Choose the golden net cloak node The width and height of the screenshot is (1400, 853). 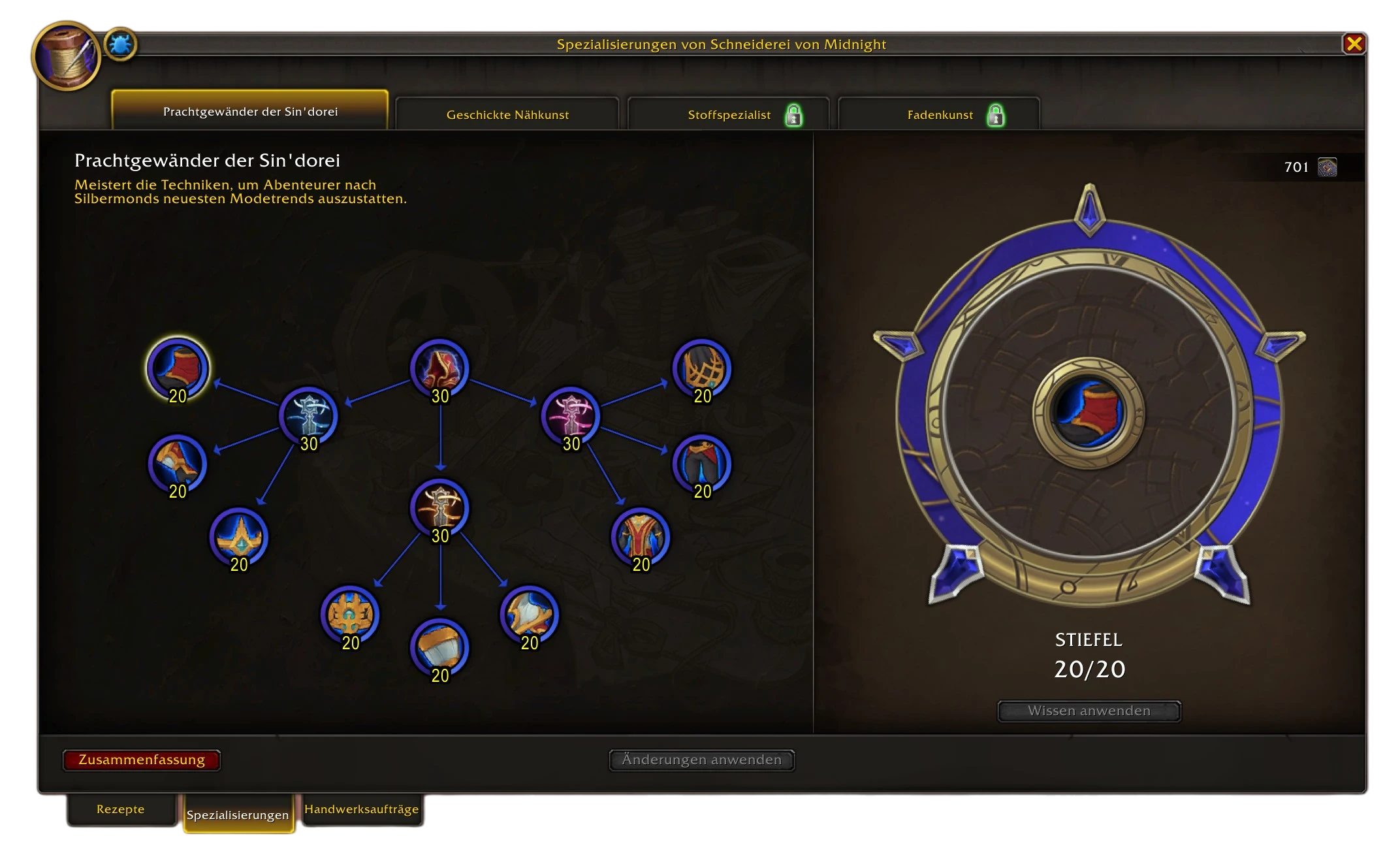tap(702, 367)
